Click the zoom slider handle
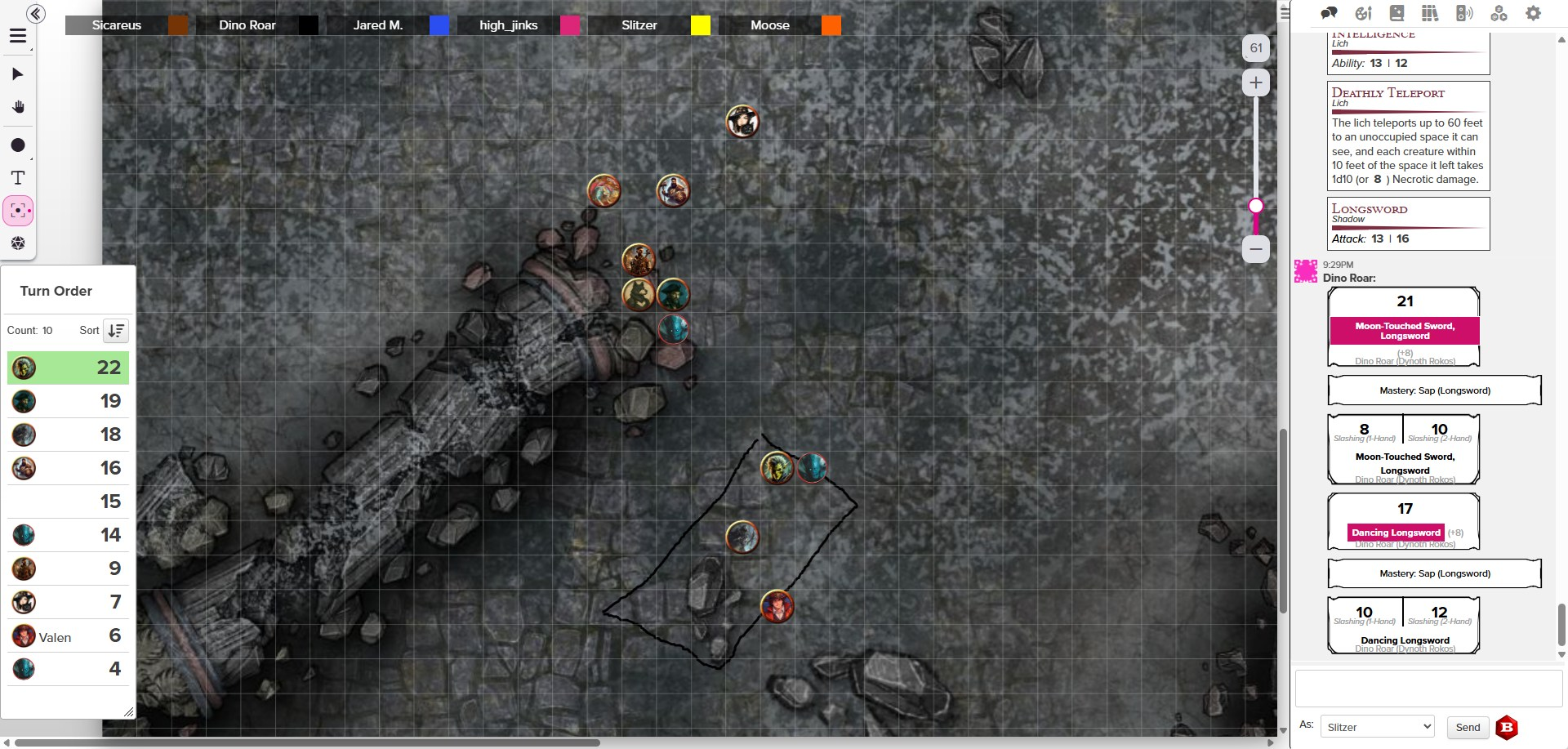This screenshot has width=1568, height=749. coord(1256,206)
